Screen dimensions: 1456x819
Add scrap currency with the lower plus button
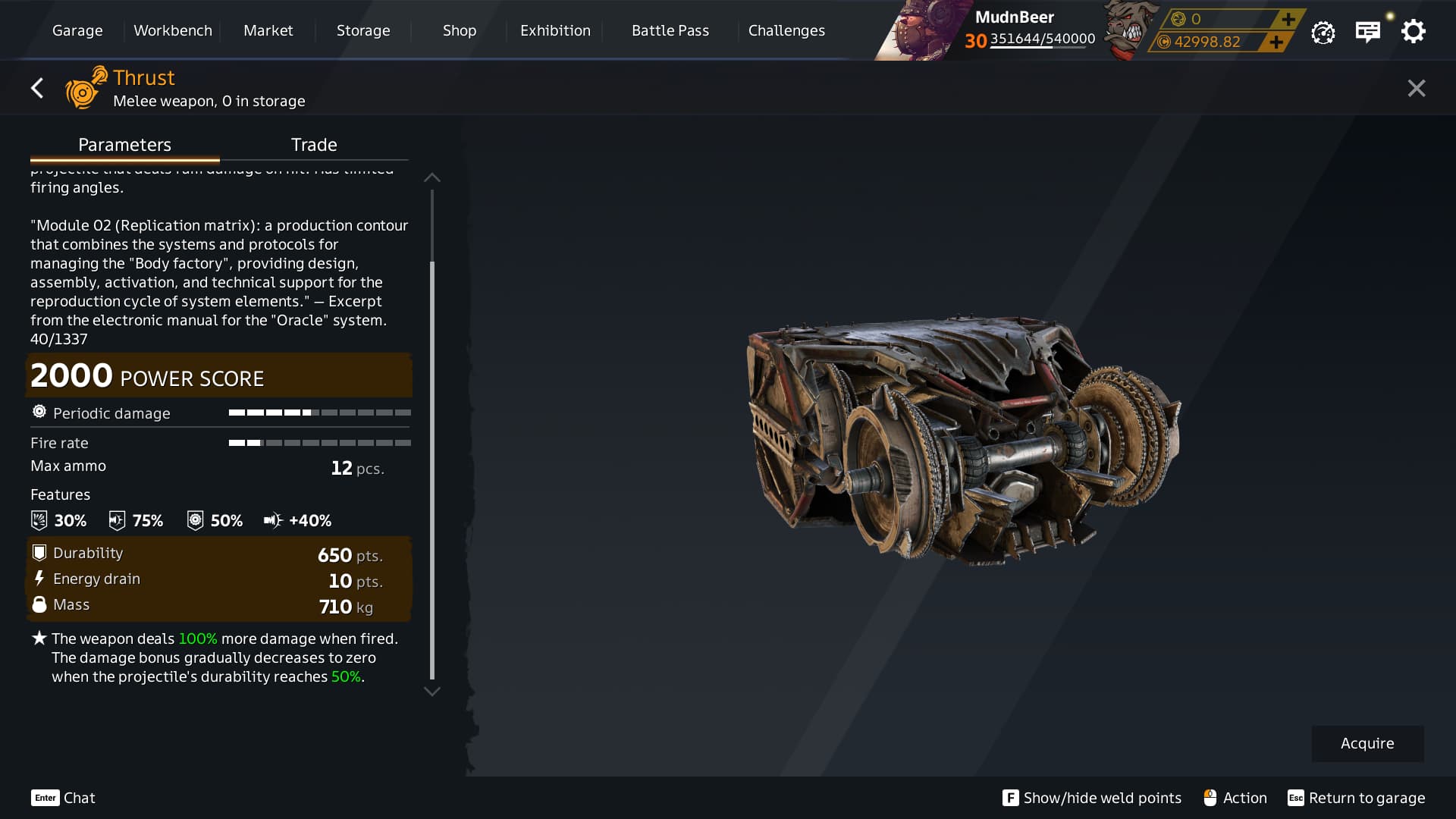coord(1276,42)
